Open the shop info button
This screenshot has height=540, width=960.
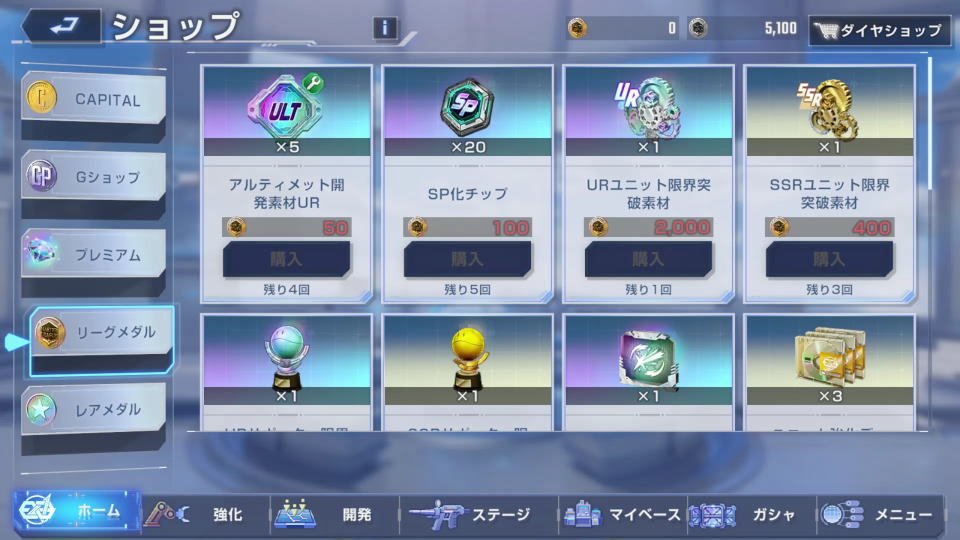[385, 28]
